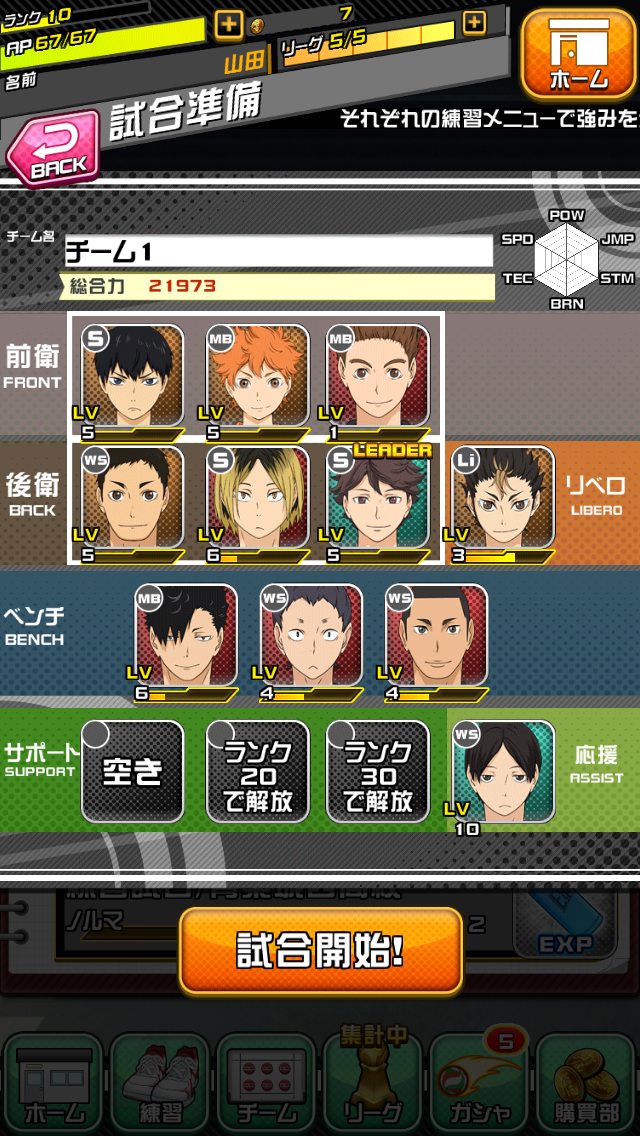Select the blond-haired setter card
The height and width of the screenshot is (1136, 640).
click(258, 500)
